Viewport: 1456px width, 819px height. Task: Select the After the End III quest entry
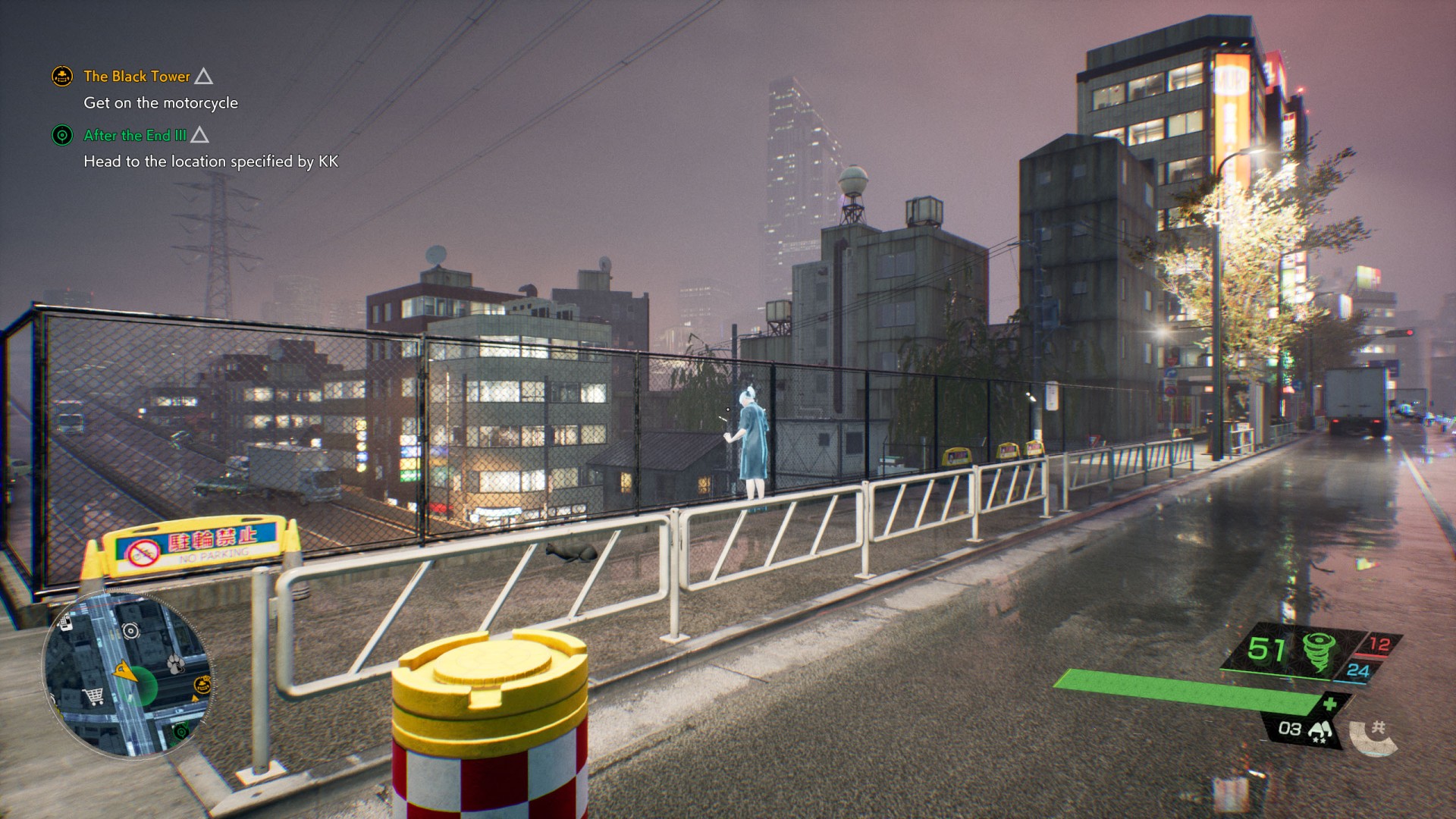tap(135, 135)
